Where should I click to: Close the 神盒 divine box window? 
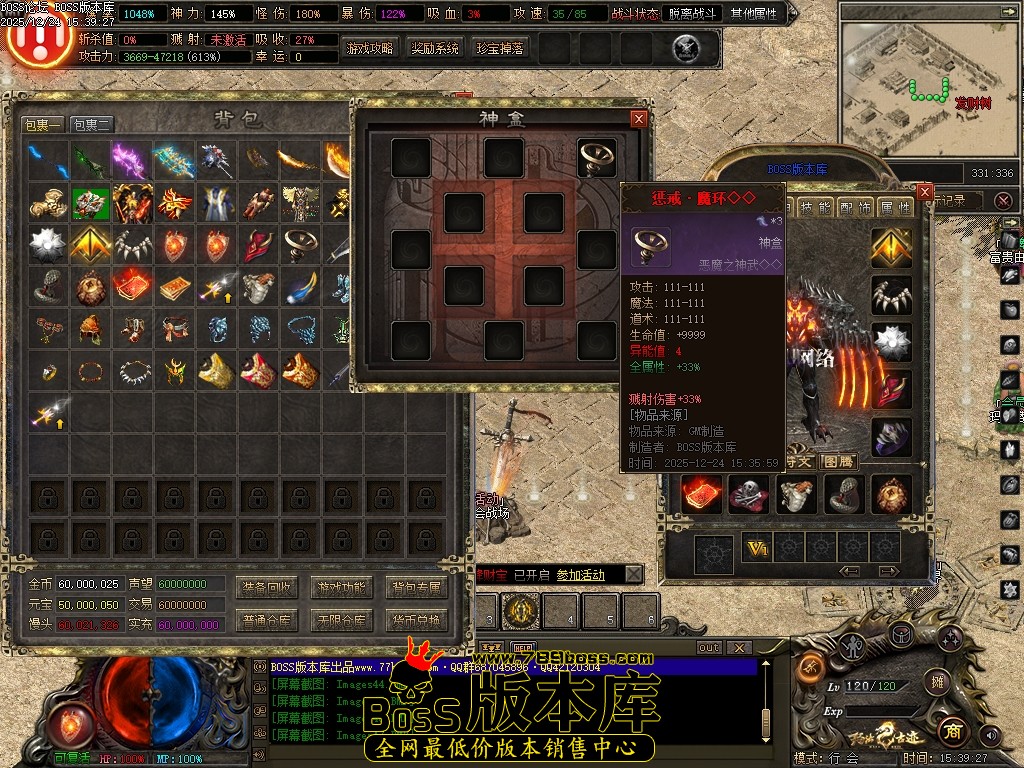click(639, 119)
